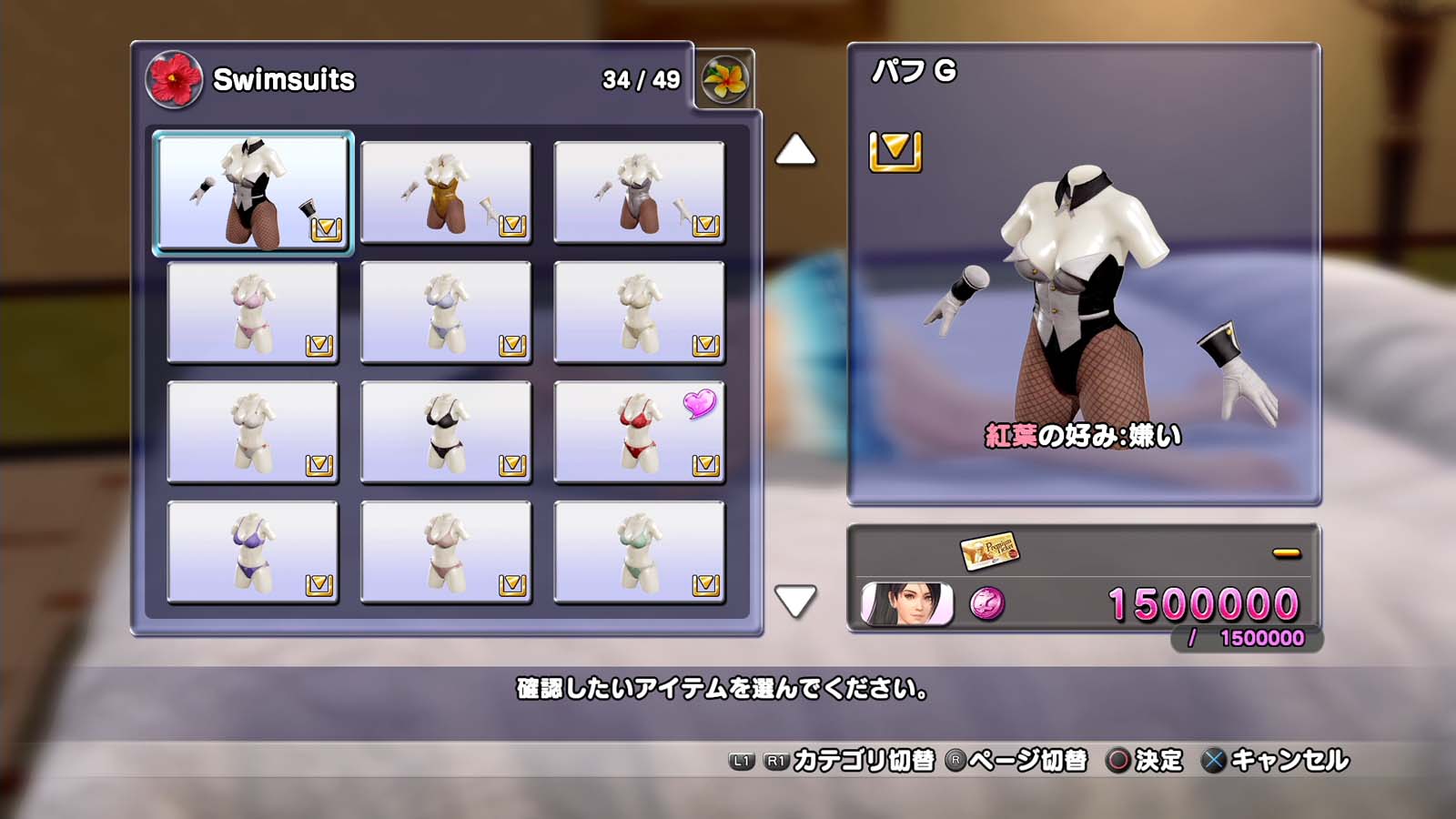
Task: Click the Premium Ticket icon
Action: coord(988,550)
